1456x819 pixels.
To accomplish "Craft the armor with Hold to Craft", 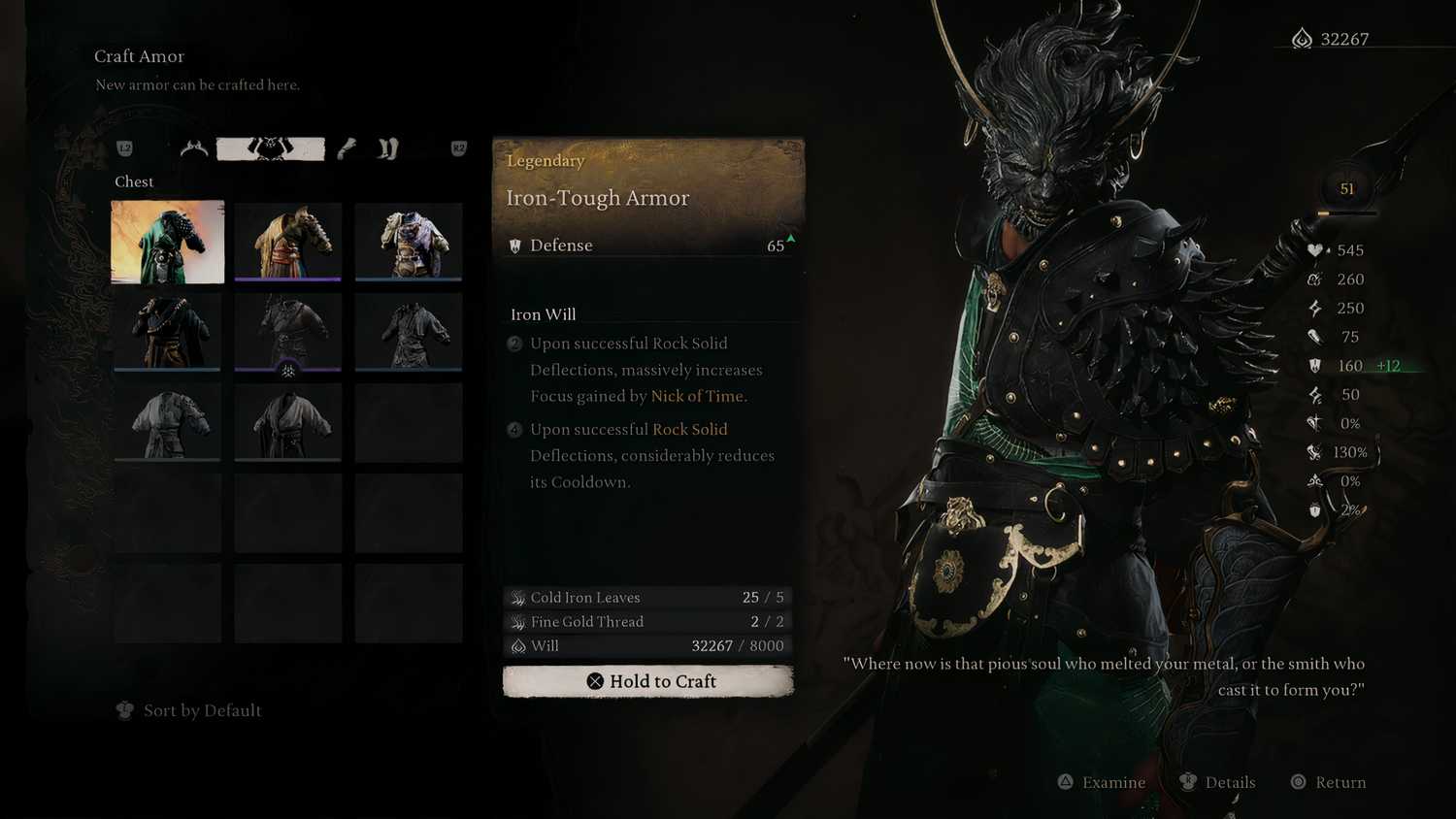I will coord(648,681).
